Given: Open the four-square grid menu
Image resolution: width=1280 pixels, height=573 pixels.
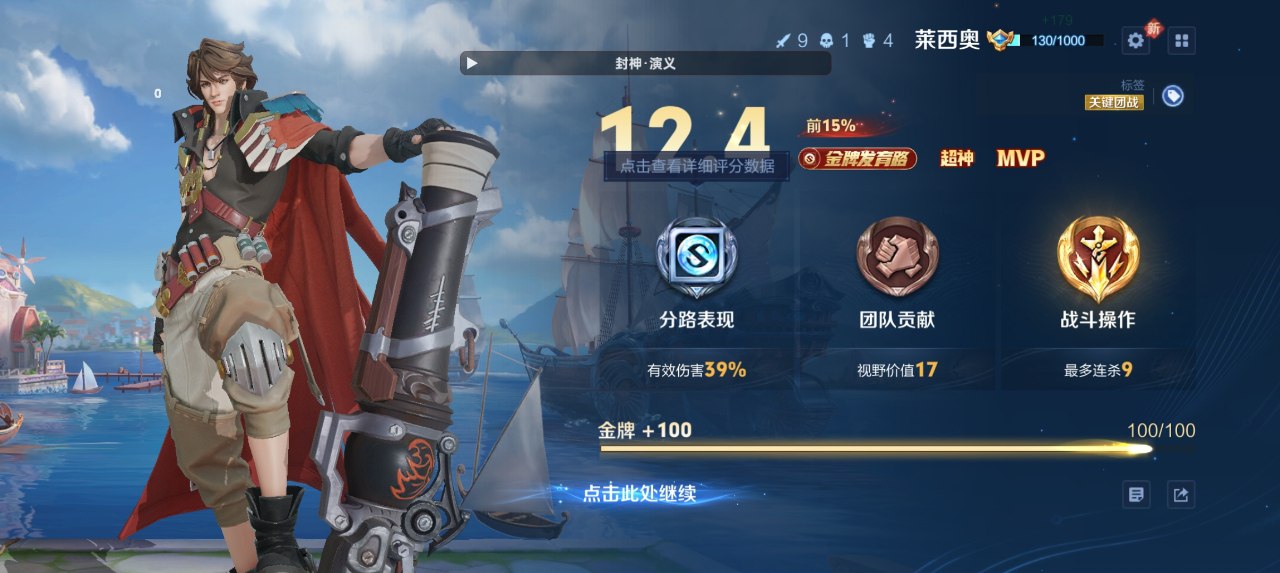Looking at the screenshot, I should point(1181,41).
